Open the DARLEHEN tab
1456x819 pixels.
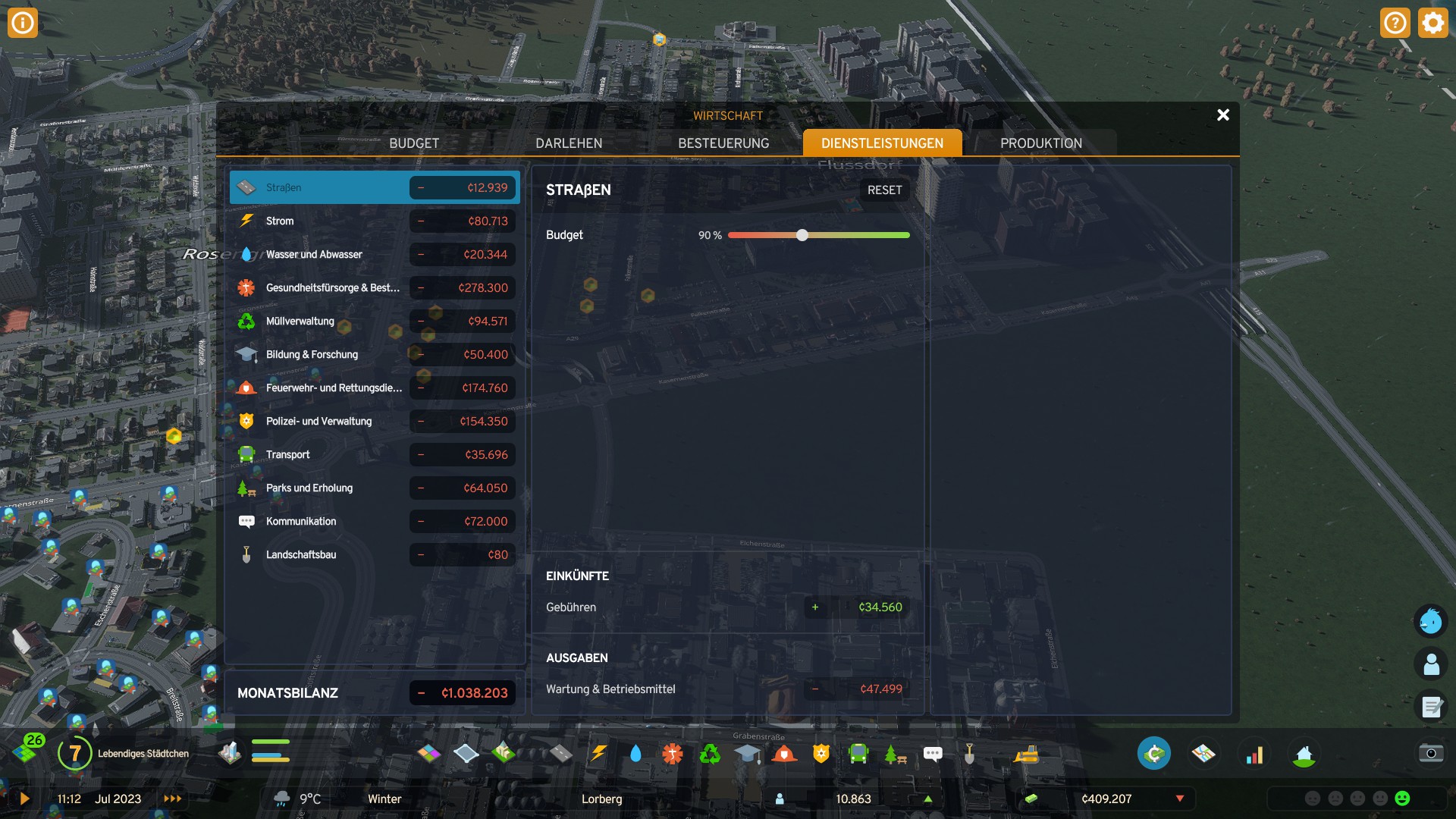coord(569,143)
